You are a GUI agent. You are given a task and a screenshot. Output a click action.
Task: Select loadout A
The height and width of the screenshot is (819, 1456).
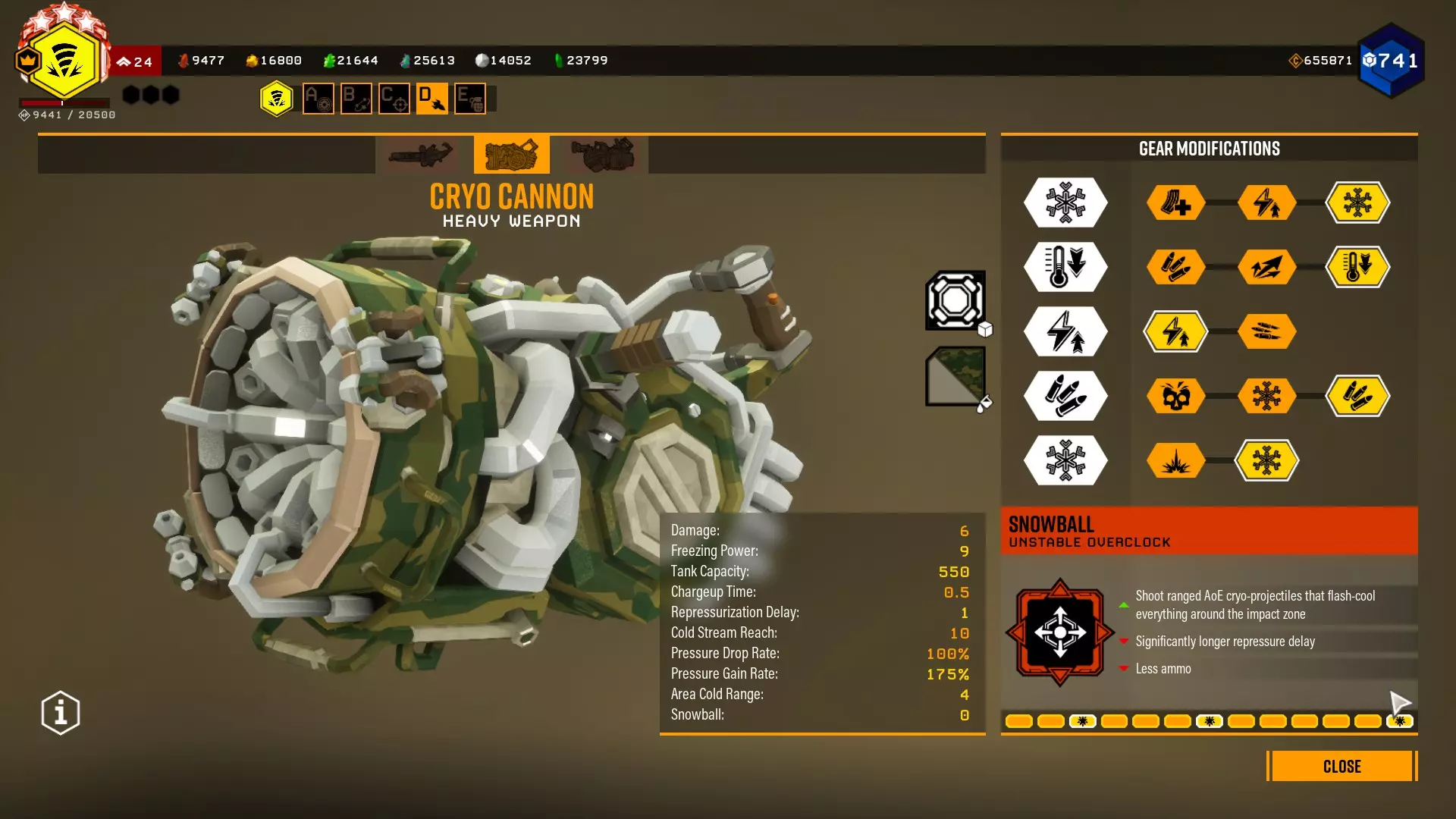tap(318, 99)
